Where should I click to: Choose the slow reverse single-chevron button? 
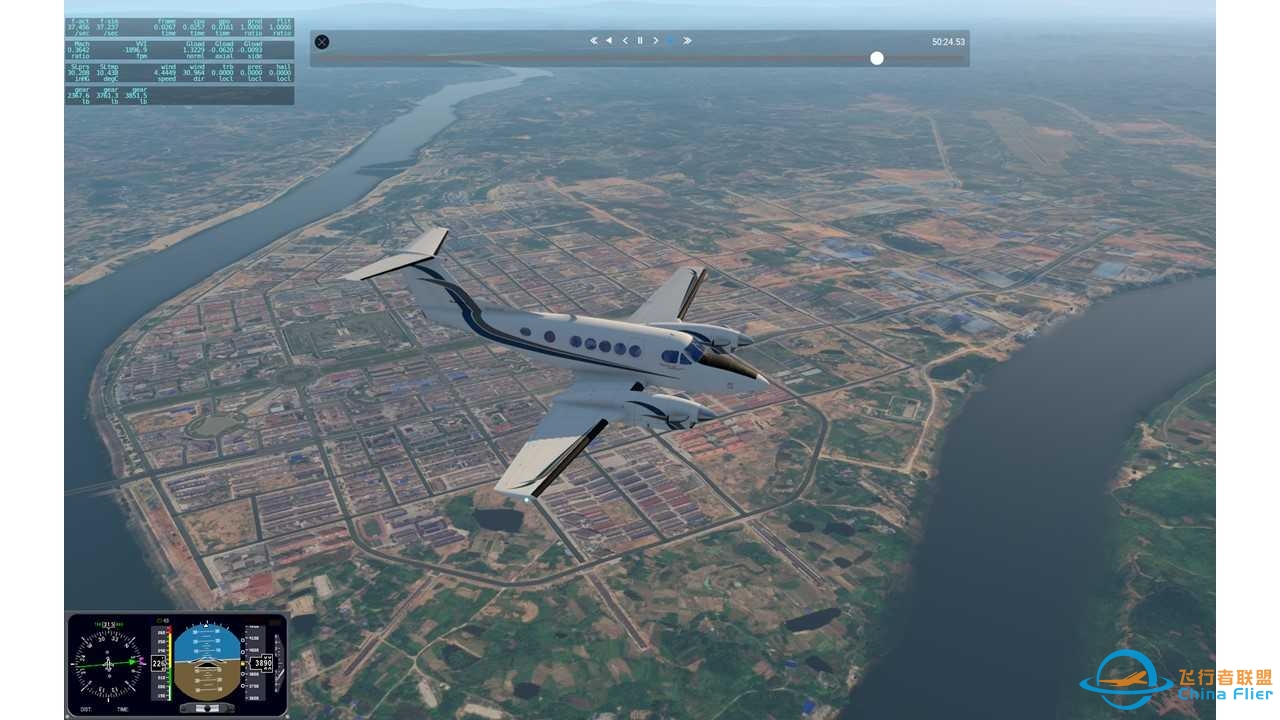(x=625, y=41)
